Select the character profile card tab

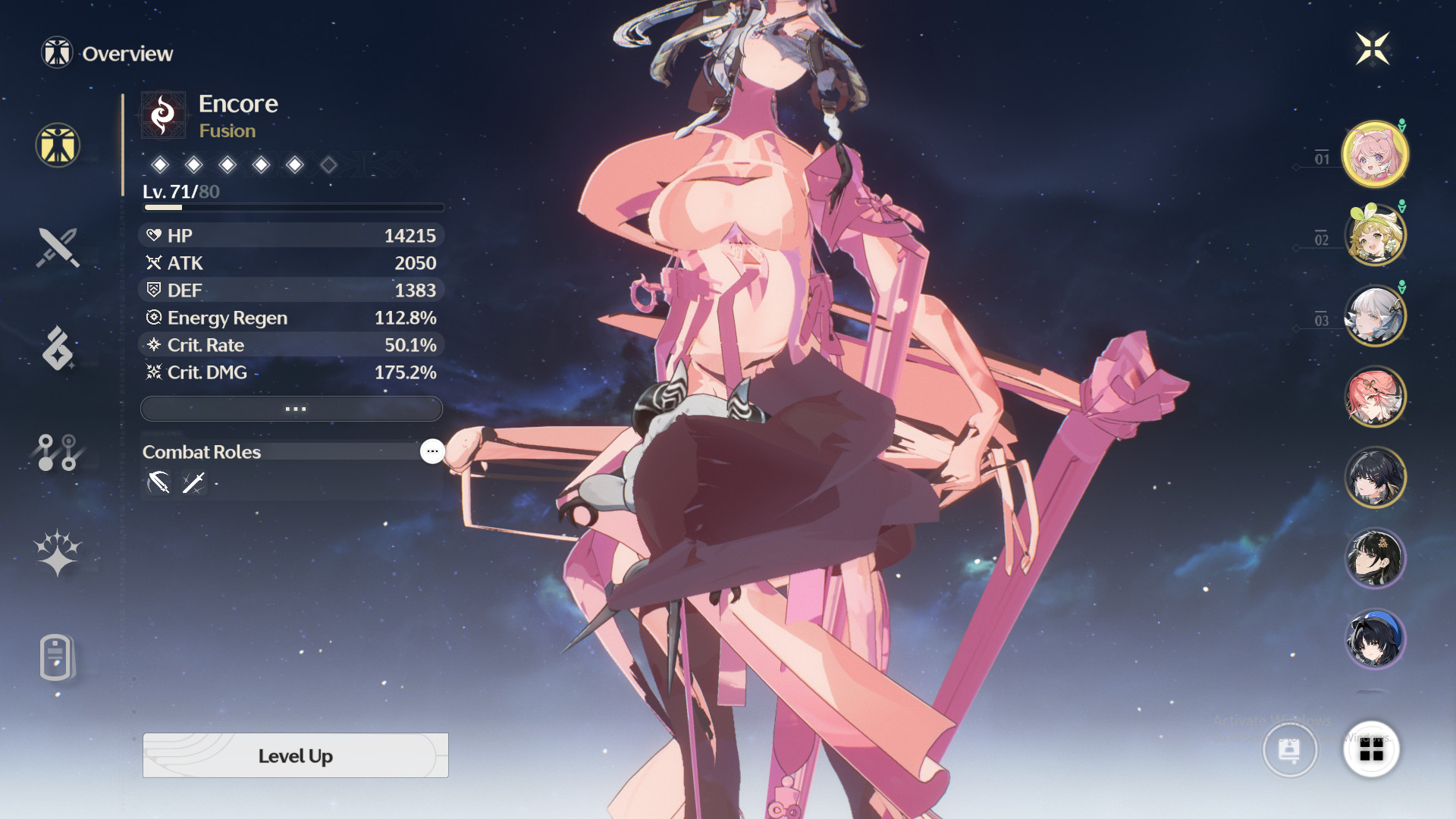pyautogui.click(x=56, y=657)
